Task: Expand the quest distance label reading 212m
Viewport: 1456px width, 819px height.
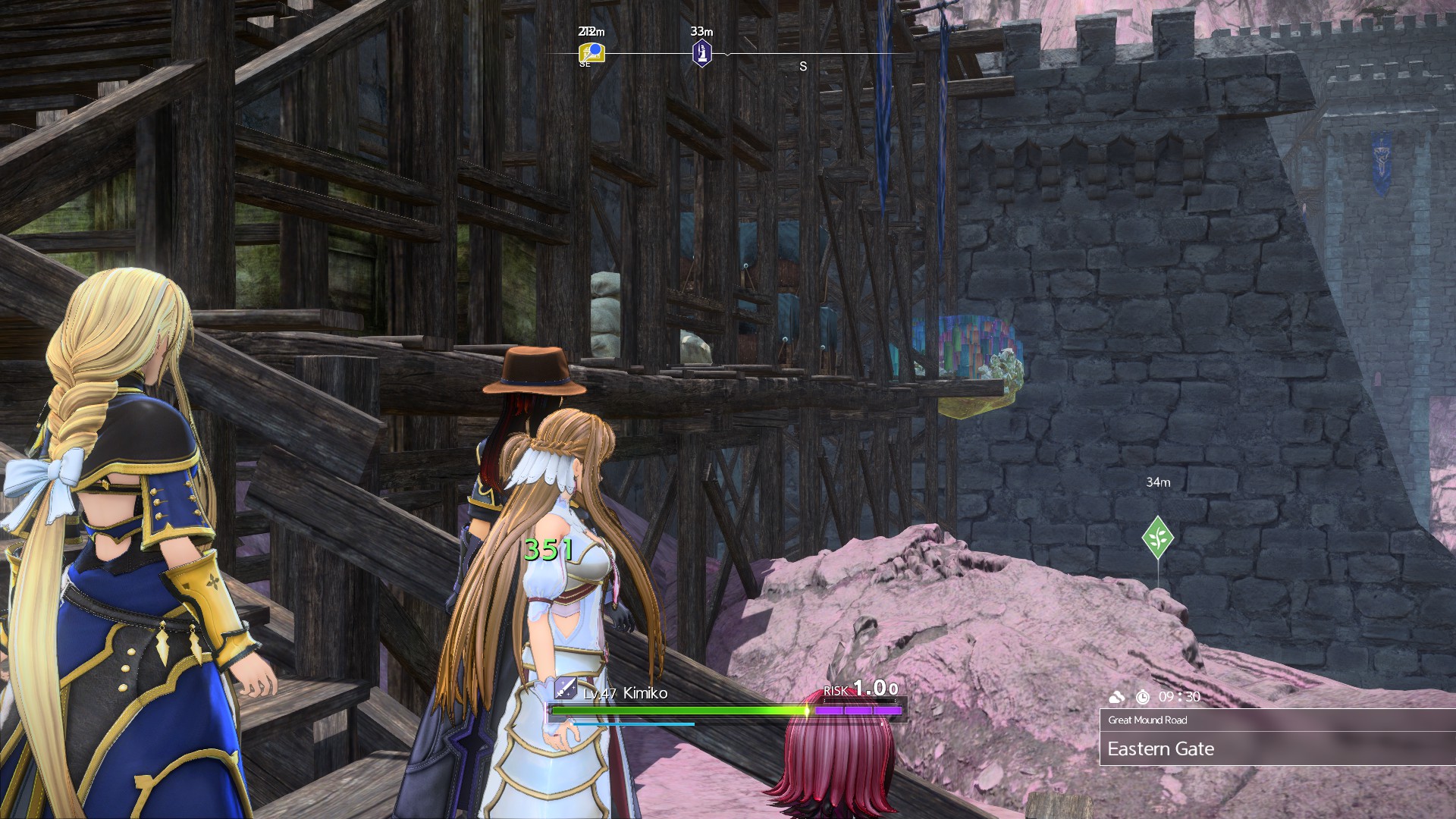Action: pyautogui.click(x=590, y=32)
